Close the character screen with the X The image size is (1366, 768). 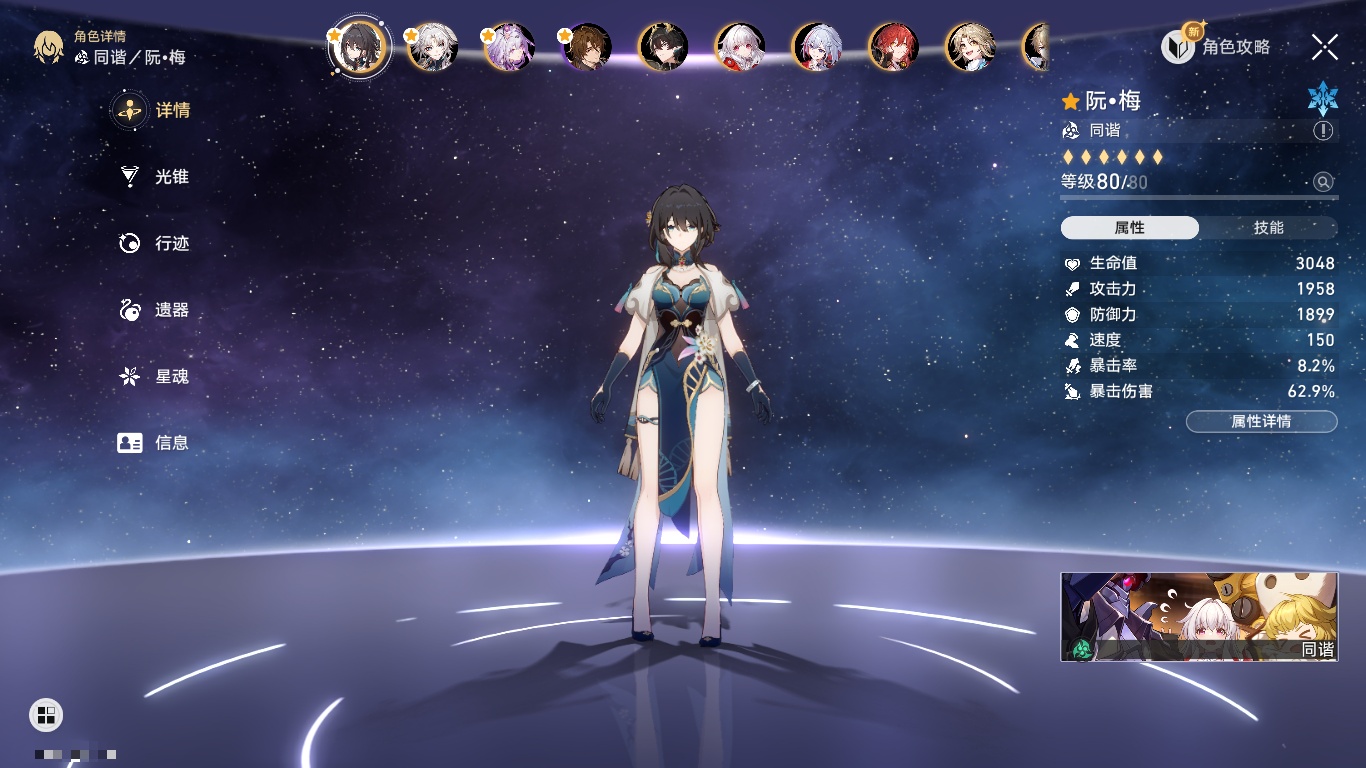1325,46
